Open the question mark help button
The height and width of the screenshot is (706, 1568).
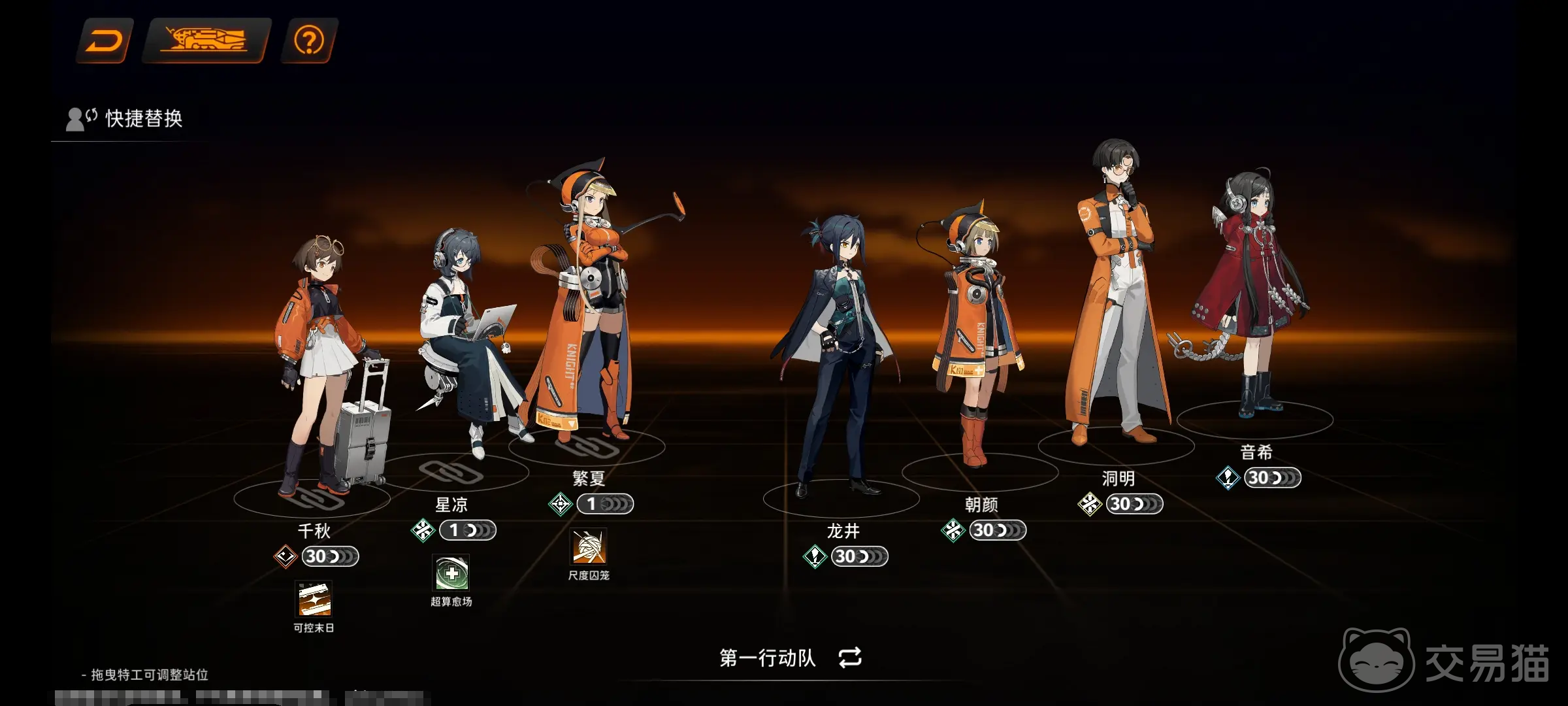point(309,41)
